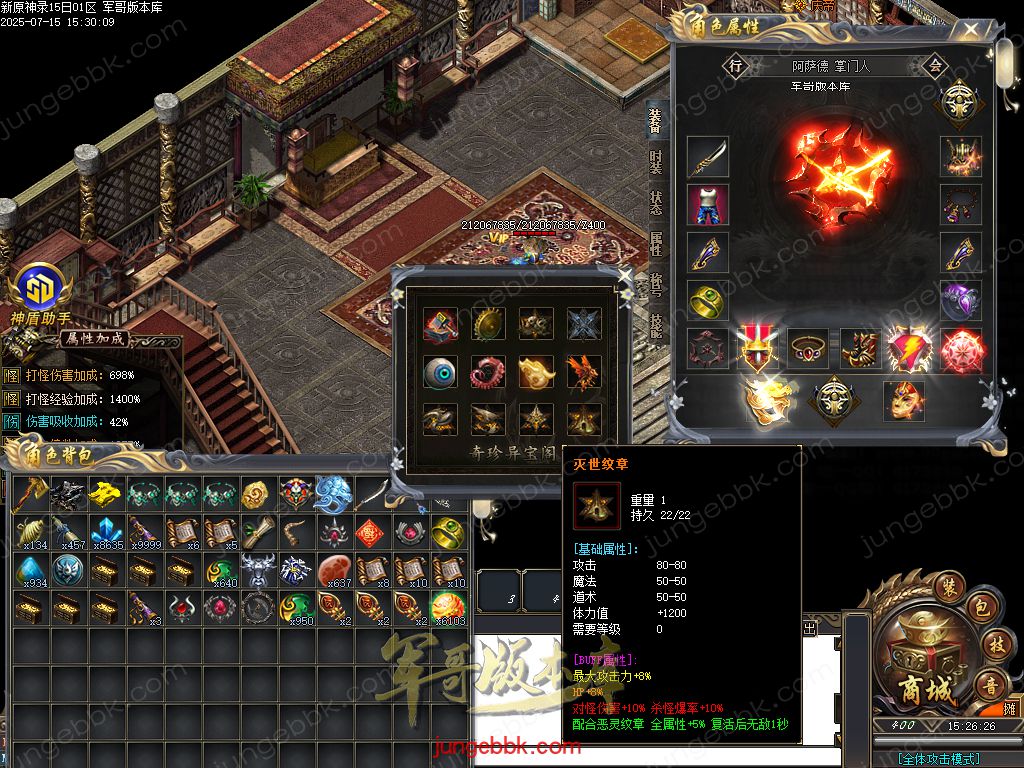The image size is (1024, 768).
Task: Close the 奇珍异宝阁 treasure window
Action: coord(625,275)
